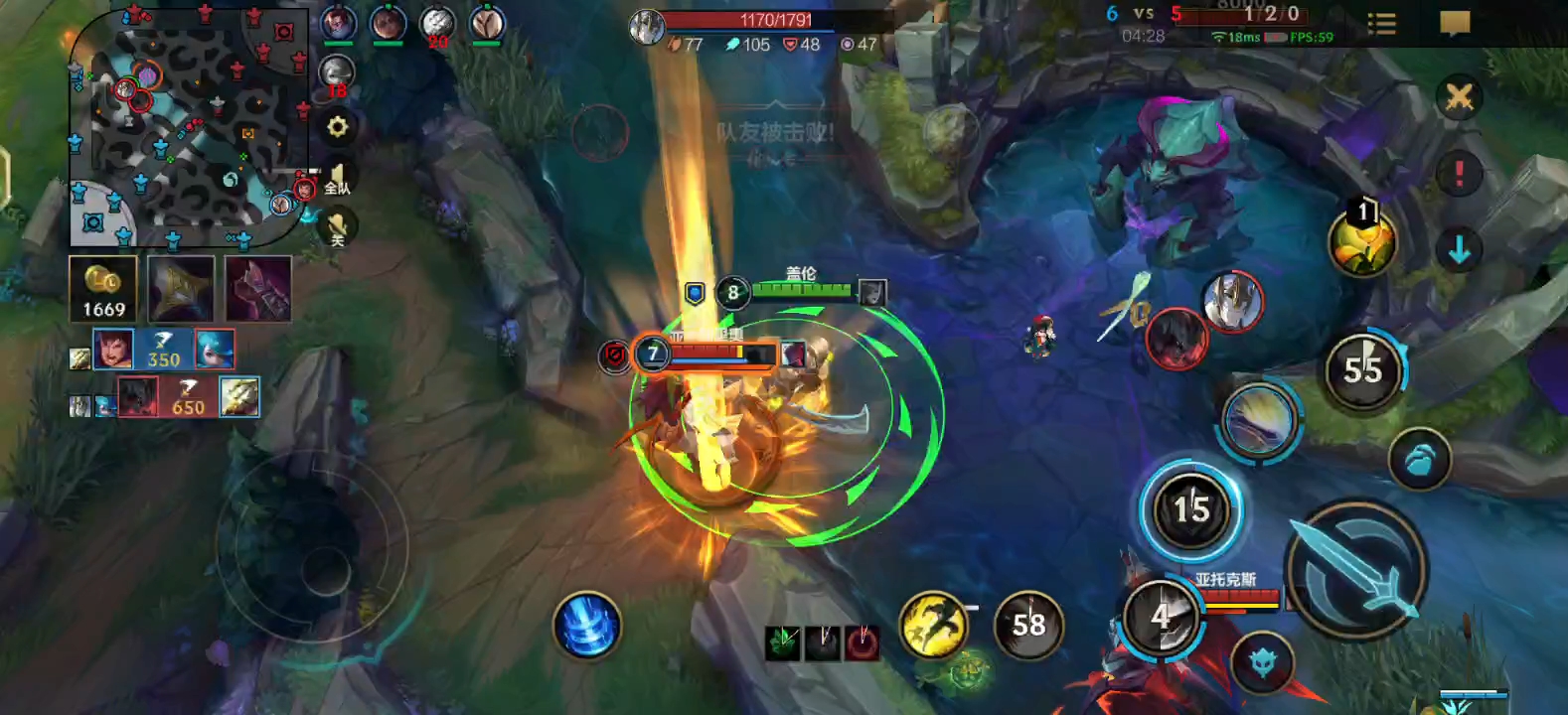The height and width of the screenshot is (715, 1568).
Task: Activate the ability showing 15 cooldown
Action: (x=1190, y=510)
